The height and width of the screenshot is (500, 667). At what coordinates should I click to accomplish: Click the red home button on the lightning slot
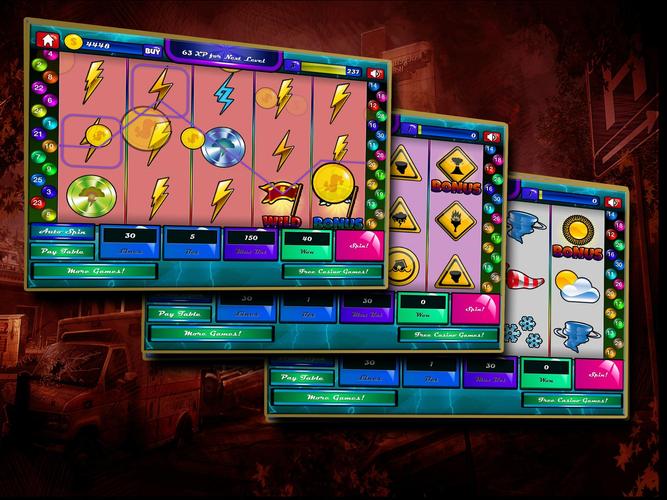tap(46, 42)
